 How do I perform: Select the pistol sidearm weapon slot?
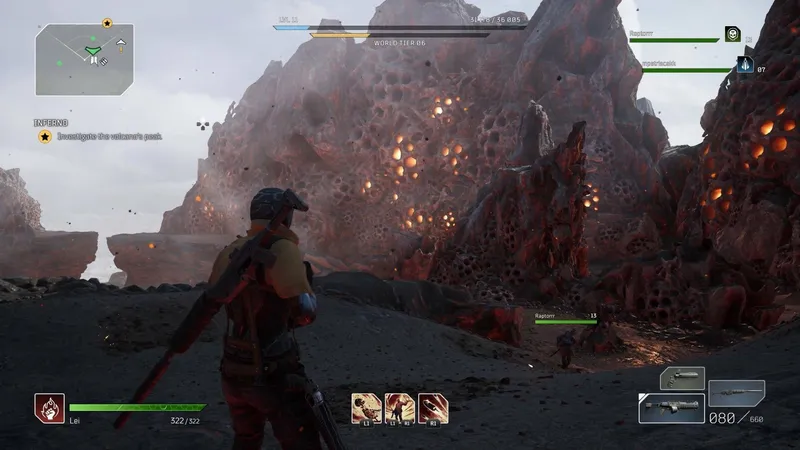683,378
